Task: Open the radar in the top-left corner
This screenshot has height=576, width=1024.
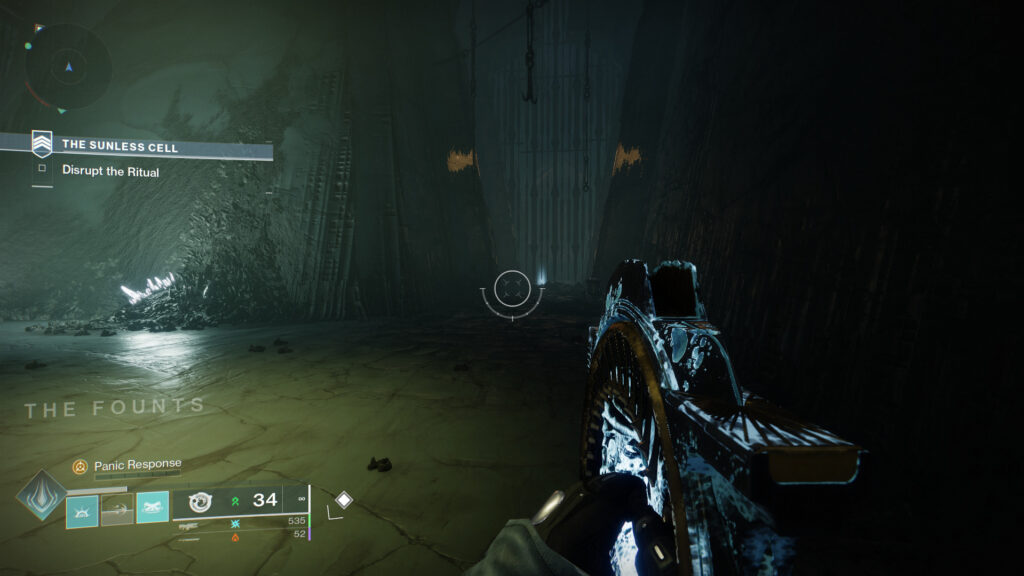Action: click(68, 66)
